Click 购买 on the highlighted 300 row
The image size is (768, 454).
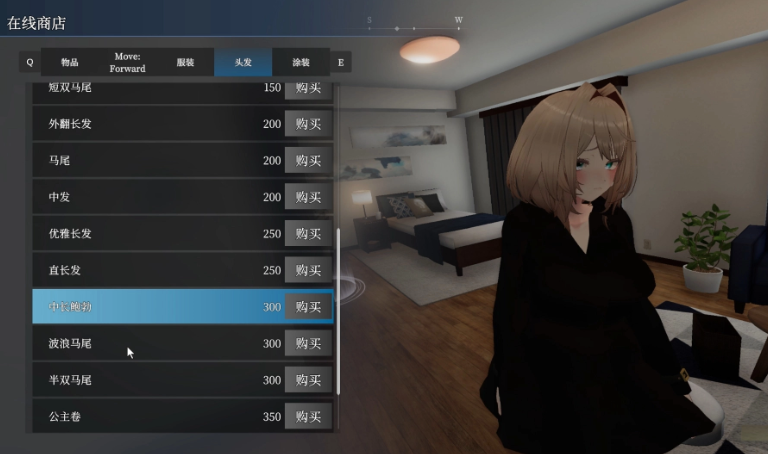pos(308,306)
